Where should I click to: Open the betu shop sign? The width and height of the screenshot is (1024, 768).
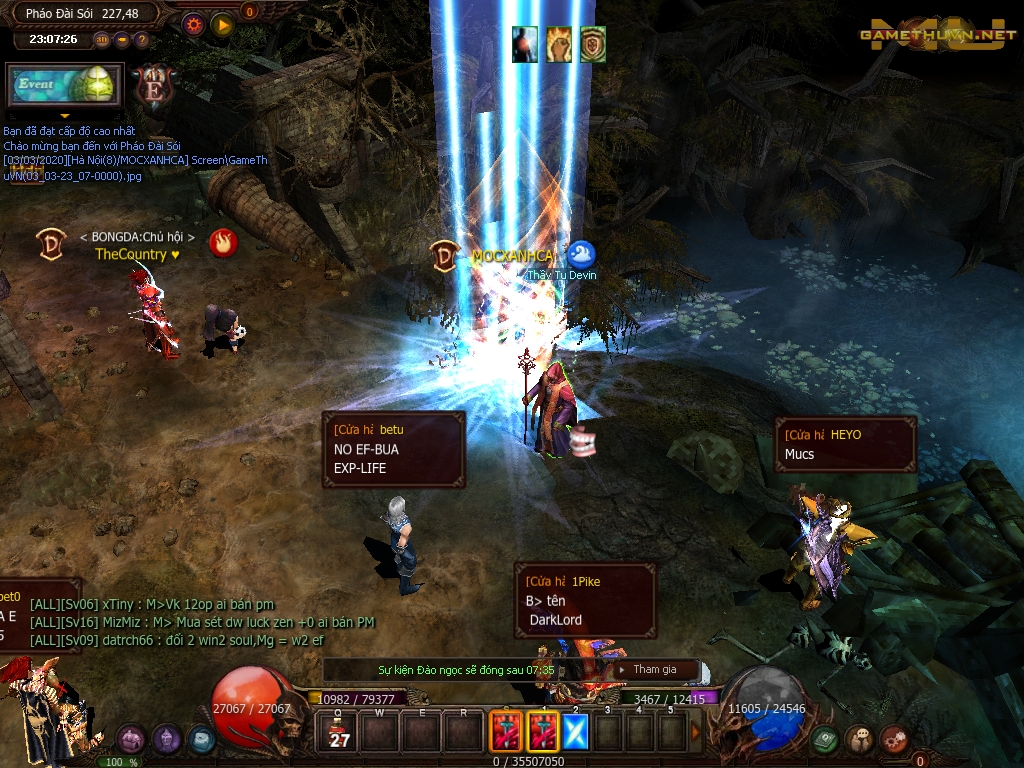pos(394,450)
